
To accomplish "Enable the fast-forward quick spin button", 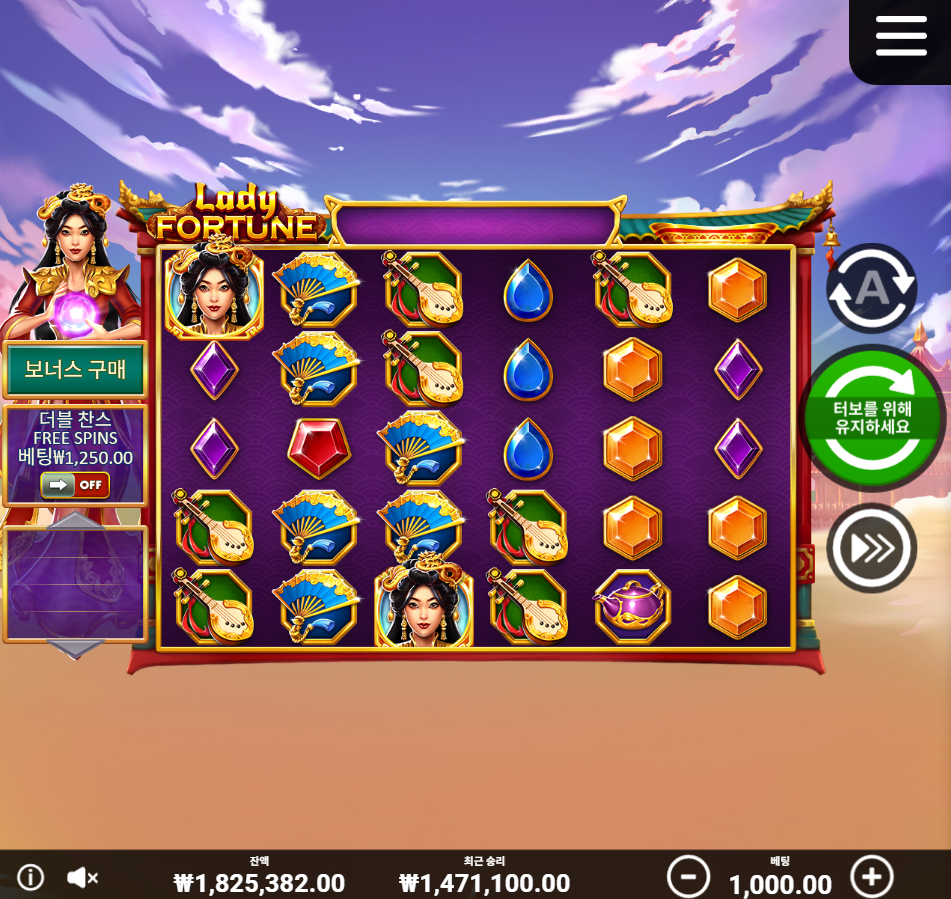I will 871,548.
